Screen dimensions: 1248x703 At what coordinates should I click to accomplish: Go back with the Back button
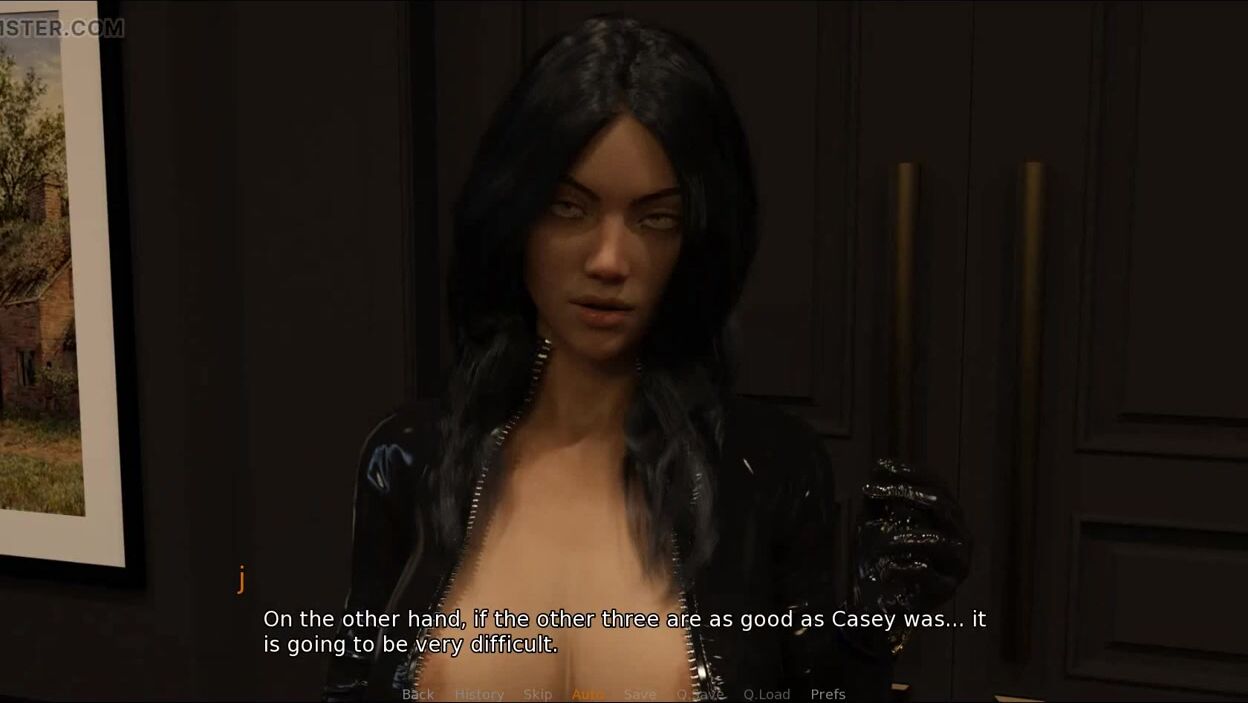[418, 694]
